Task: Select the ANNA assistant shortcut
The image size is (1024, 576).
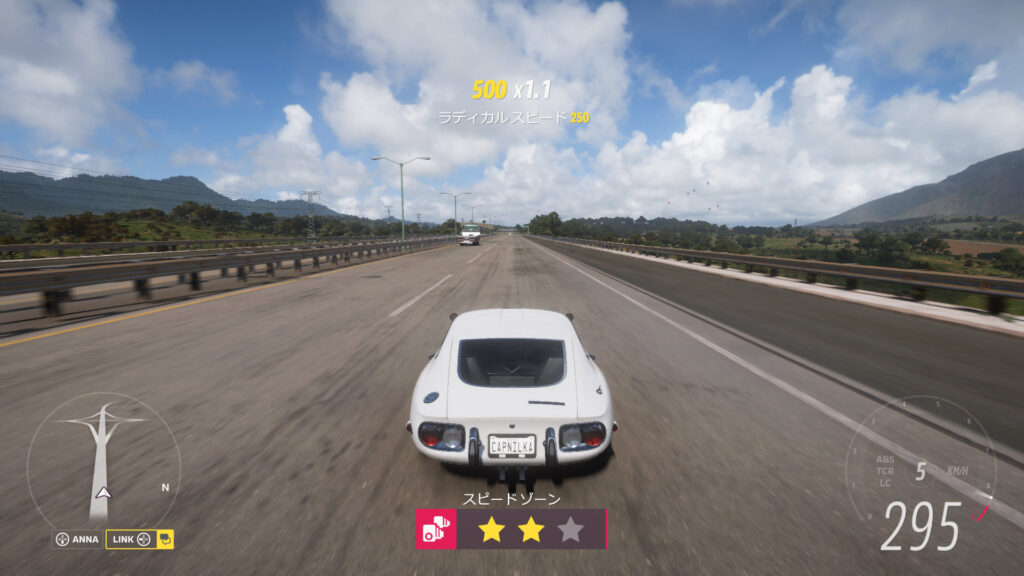Action: [77, 539]
